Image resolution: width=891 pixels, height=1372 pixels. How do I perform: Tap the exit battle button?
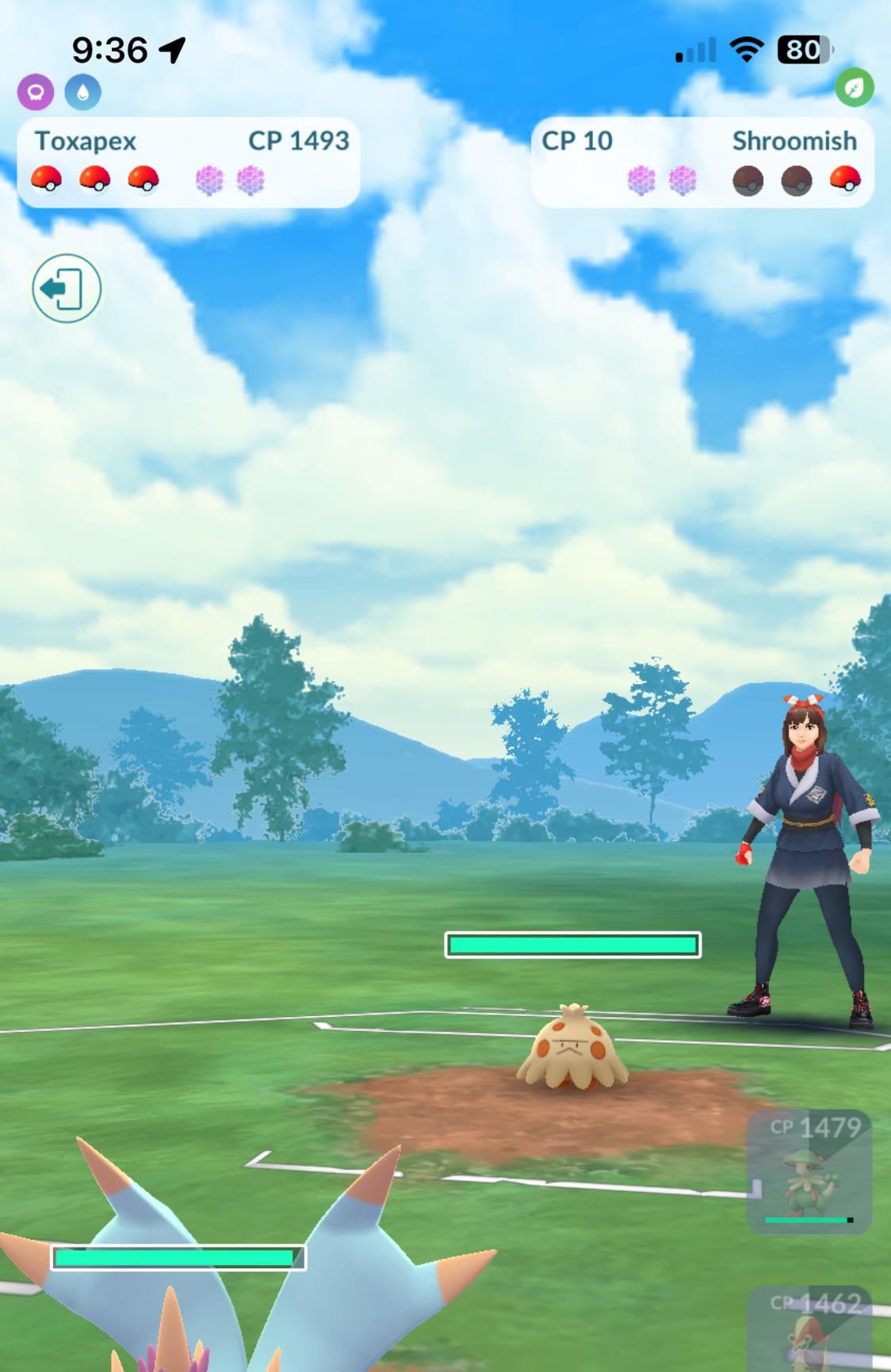point(67,288)
